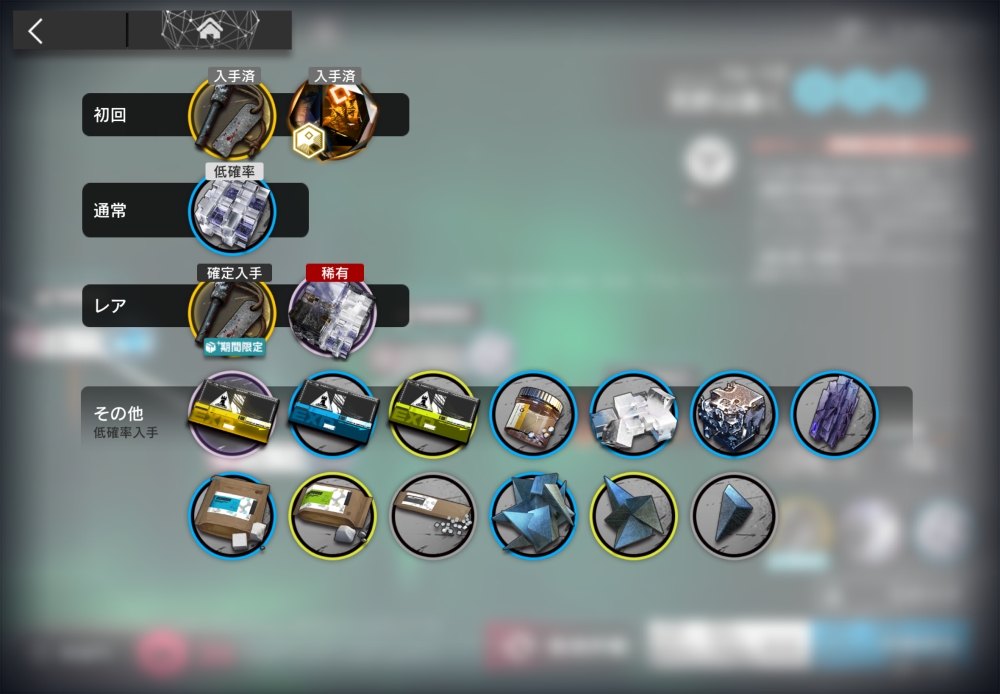This screenshot has height=694, width=1000.
Task: Tap the yellow-ringed green case item
Action: 432,414
